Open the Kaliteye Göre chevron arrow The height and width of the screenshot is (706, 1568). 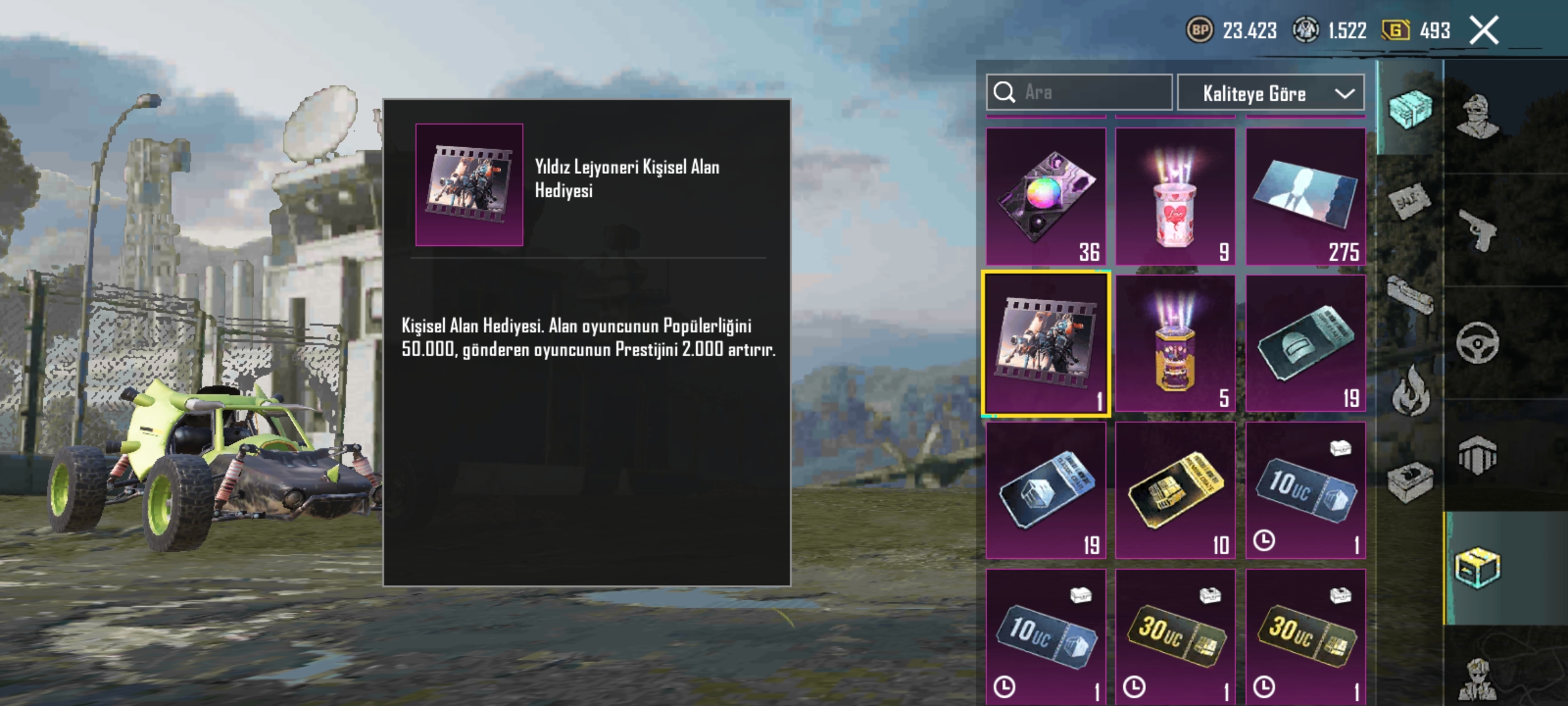coord(1345,93)
